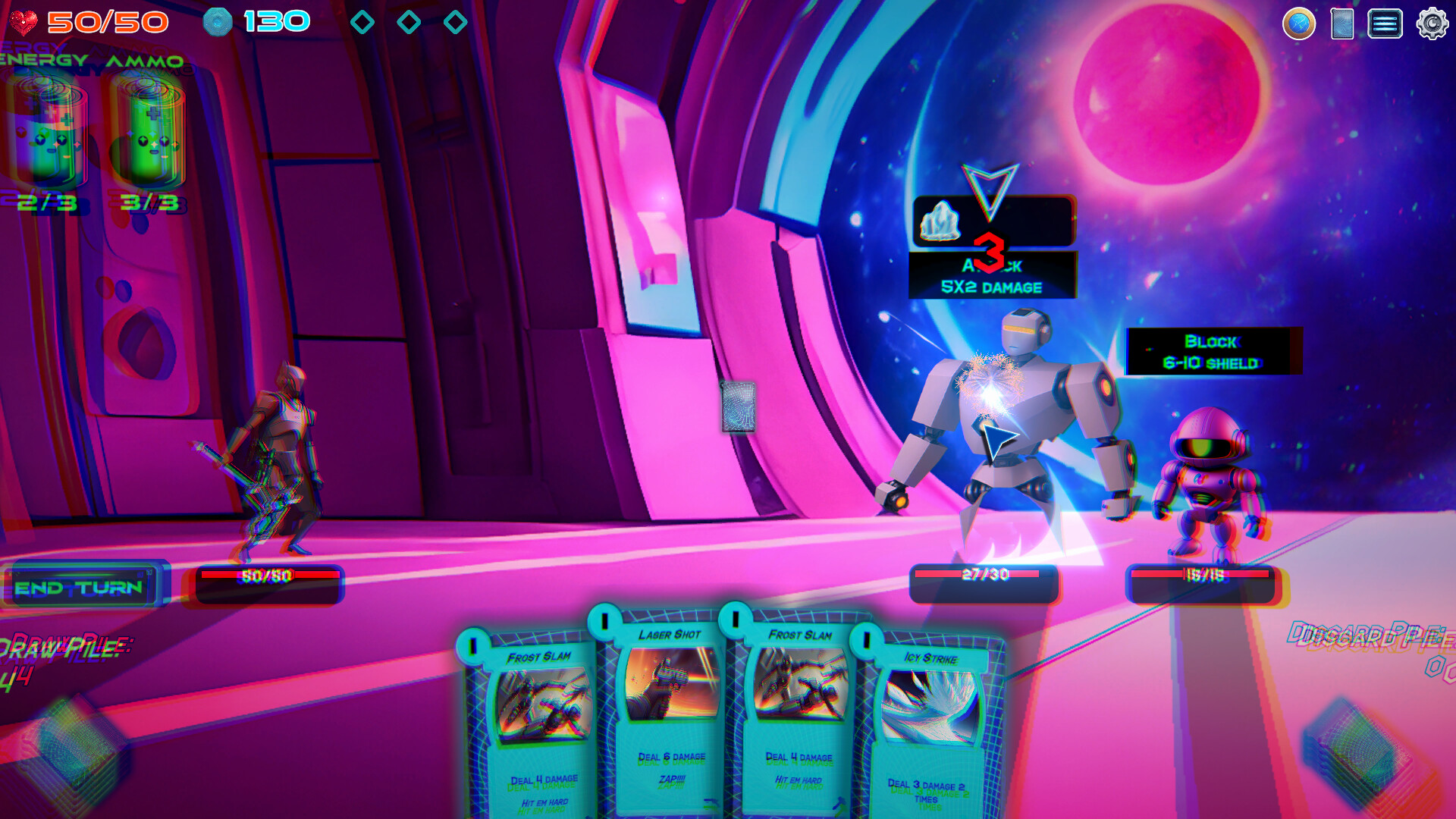Click the red heart health icon
Image resolution: width=1456 pixels, height=819 pixels.
coord(23,20)
